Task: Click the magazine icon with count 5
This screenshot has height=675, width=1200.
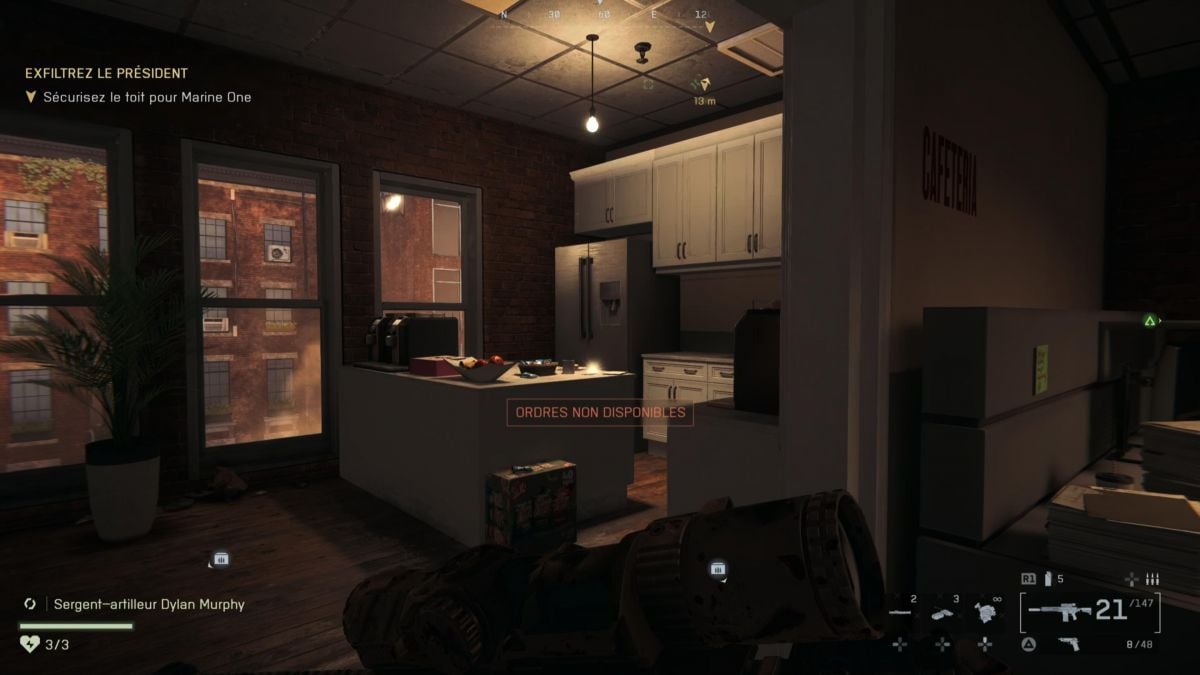Action: [1049, 579]
